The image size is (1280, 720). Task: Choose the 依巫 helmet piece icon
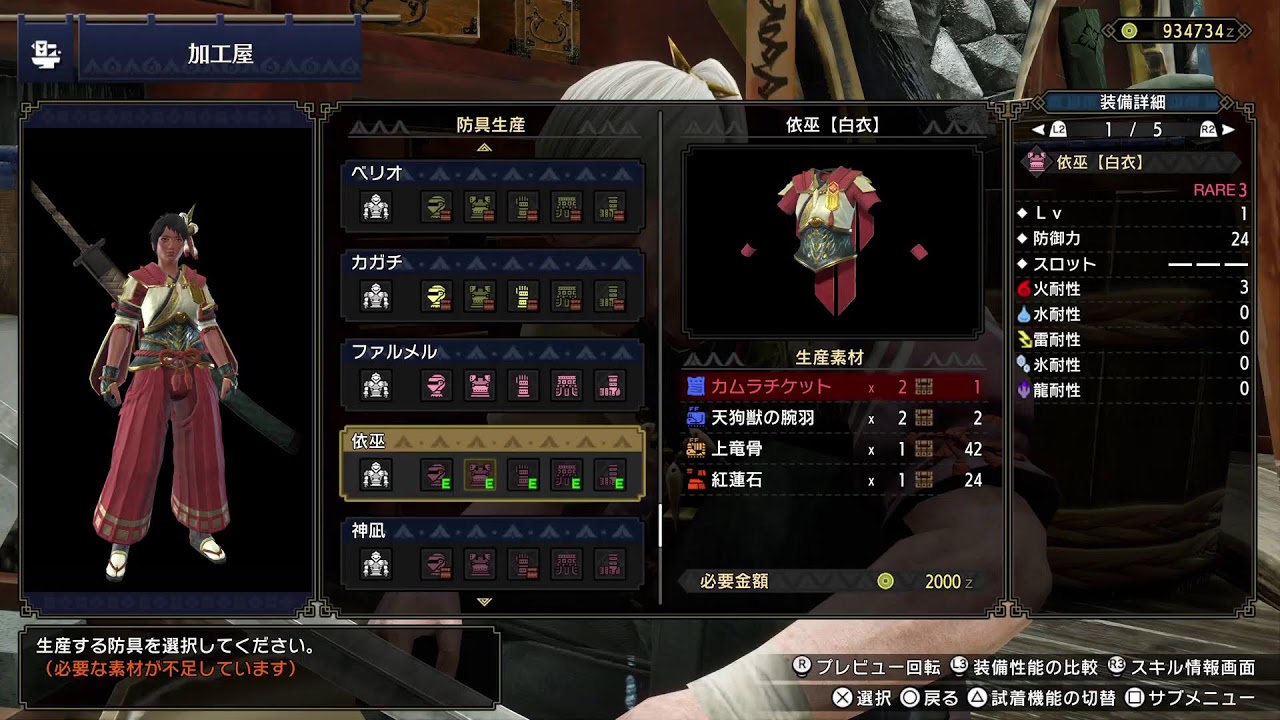pyautogui.click(x=435, y=475)
